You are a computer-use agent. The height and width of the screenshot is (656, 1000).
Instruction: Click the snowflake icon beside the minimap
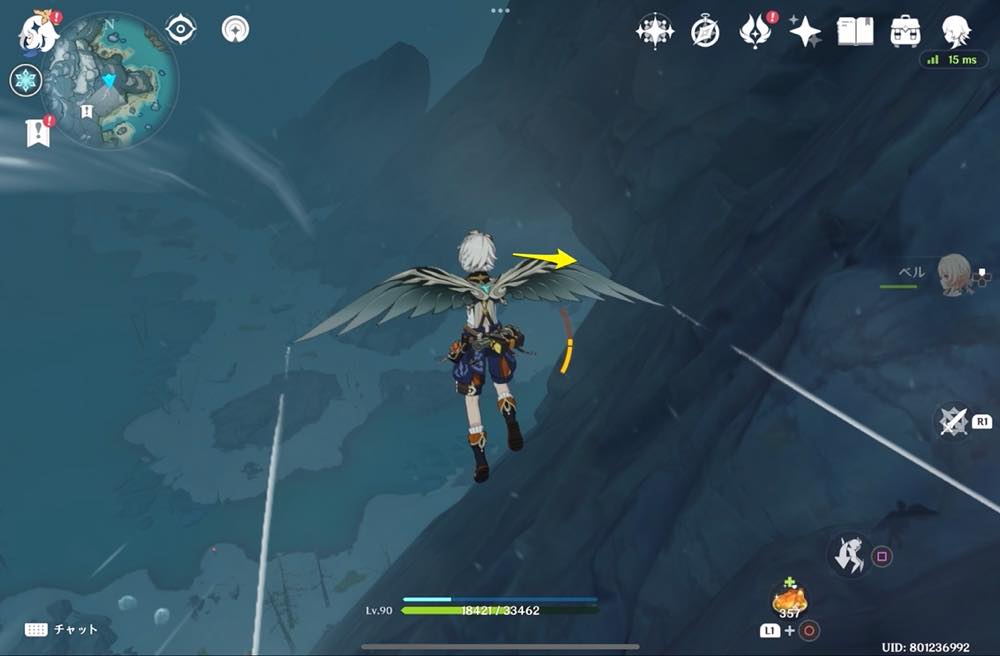(x=25, y=81)
